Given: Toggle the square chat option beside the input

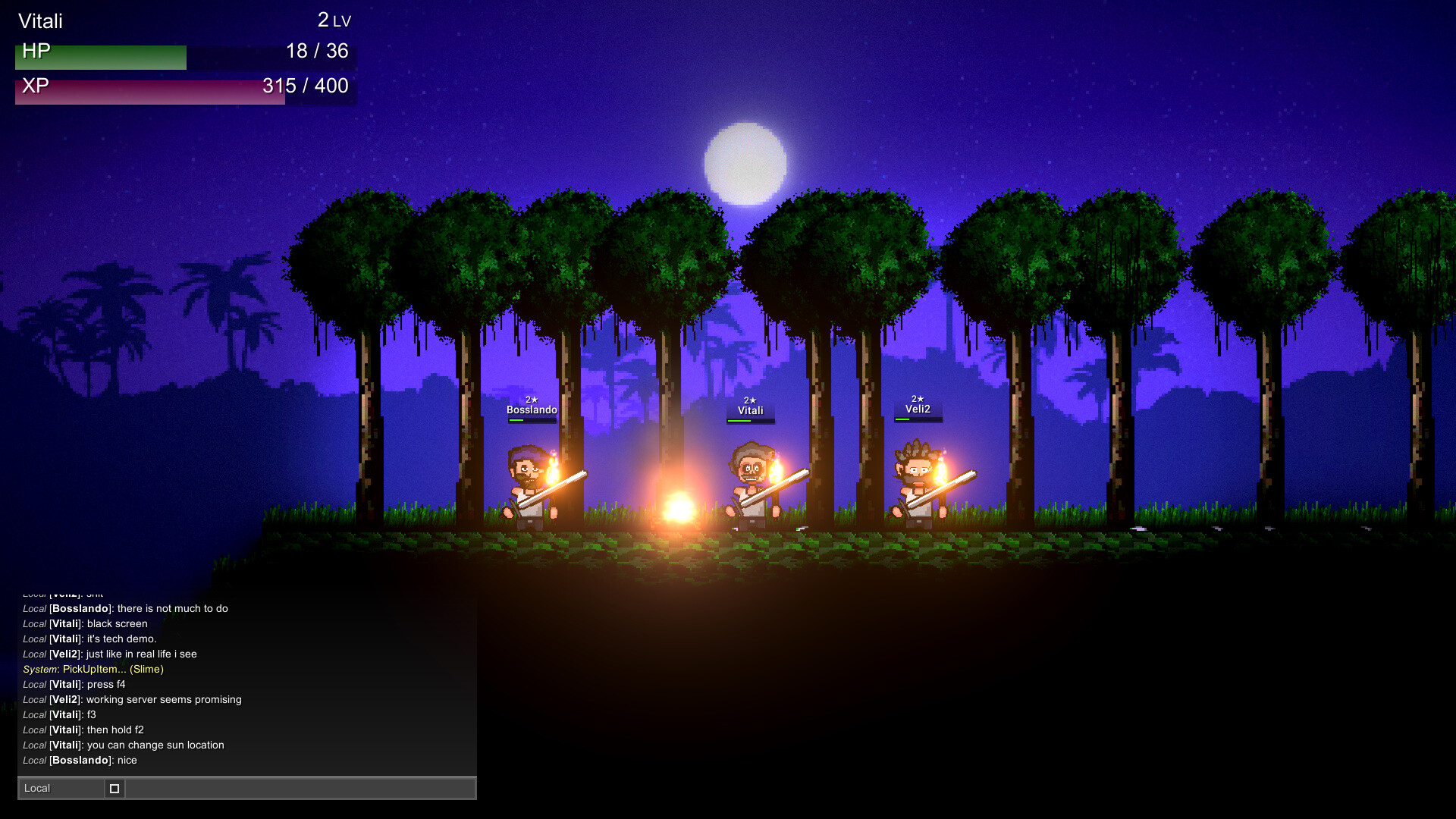Looking at the screenshot, I should 115,789.
